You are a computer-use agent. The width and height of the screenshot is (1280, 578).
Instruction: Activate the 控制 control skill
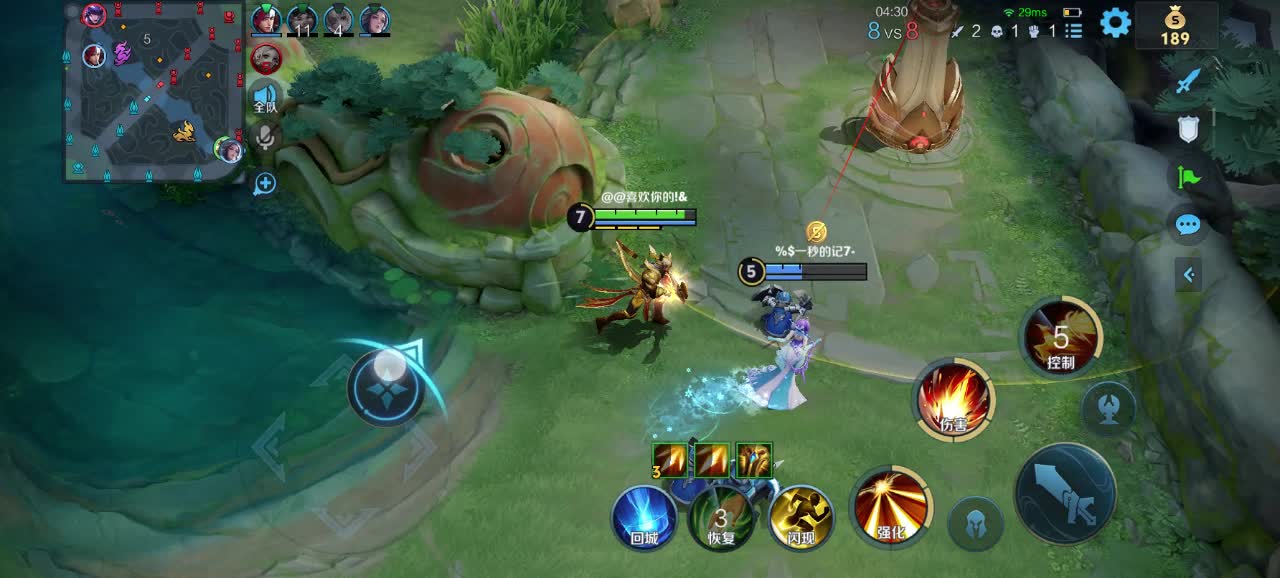[x=1060, y=338]
